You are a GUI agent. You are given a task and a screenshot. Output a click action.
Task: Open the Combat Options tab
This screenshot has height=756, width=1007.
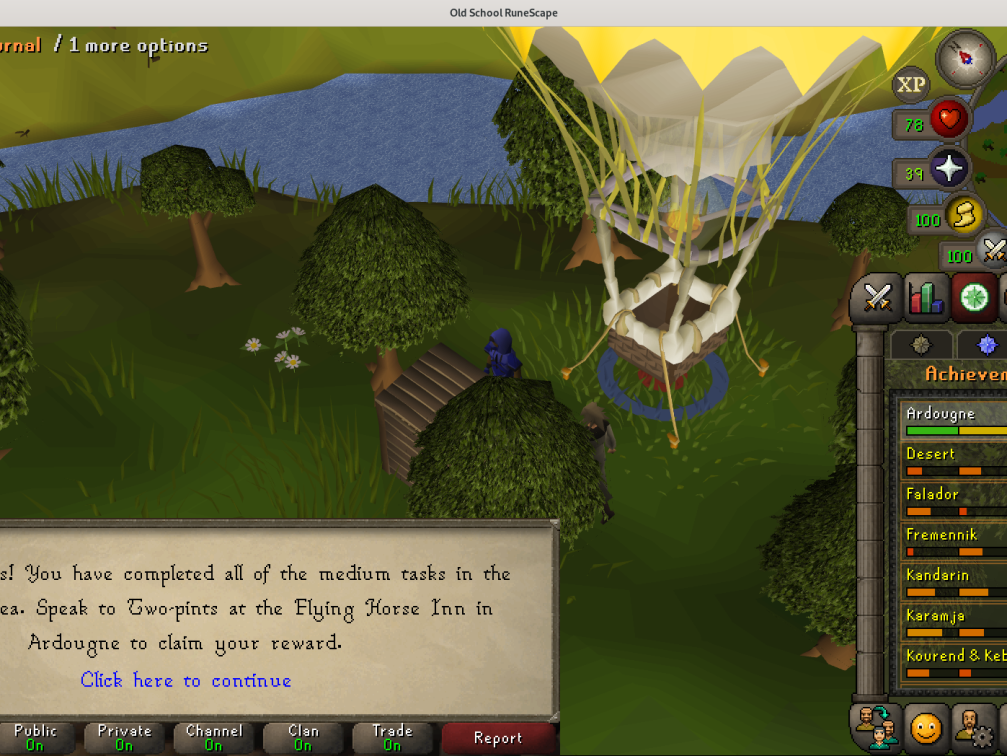877,298
